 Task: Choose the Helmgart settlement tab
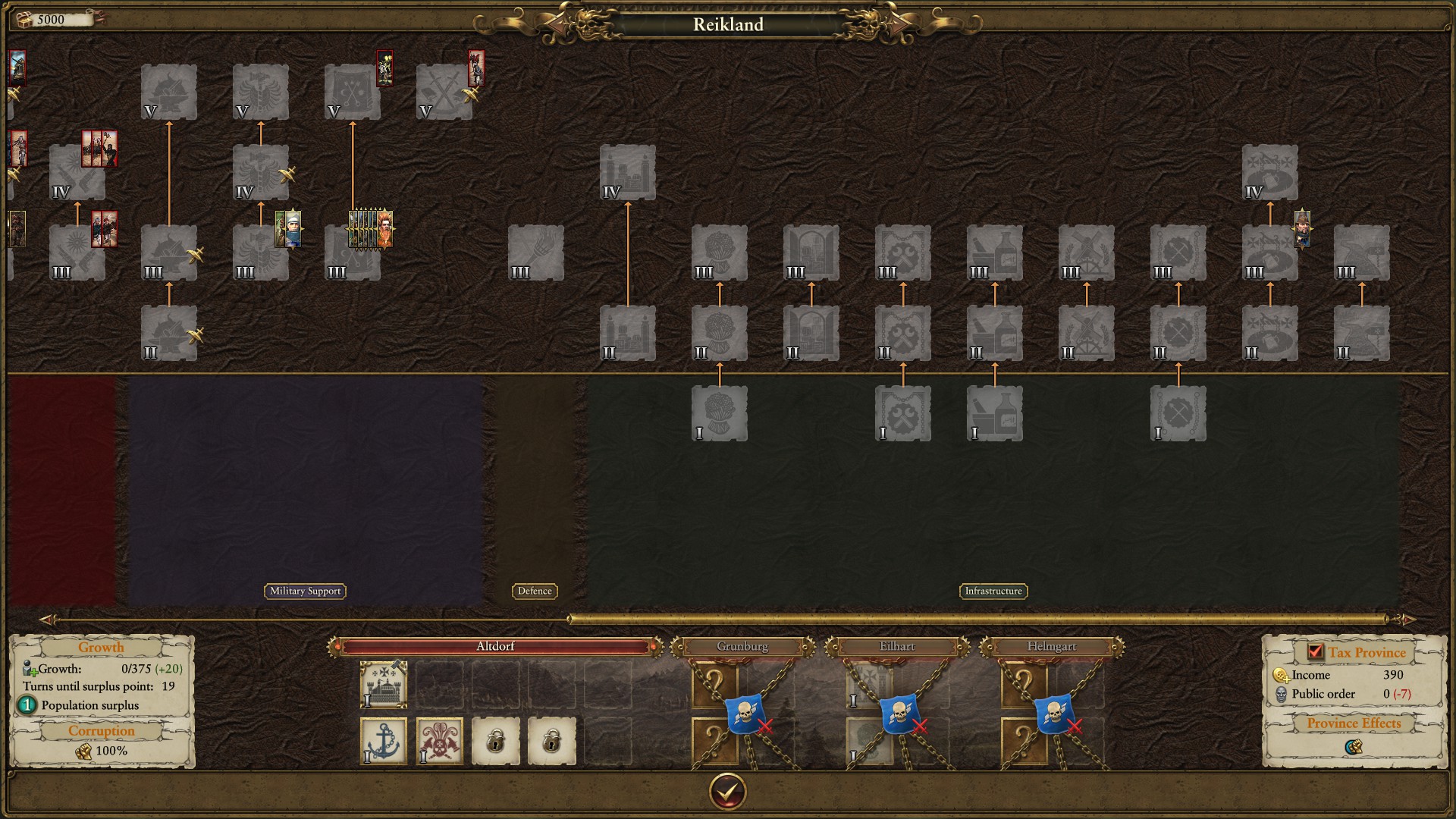point(1051,647)
